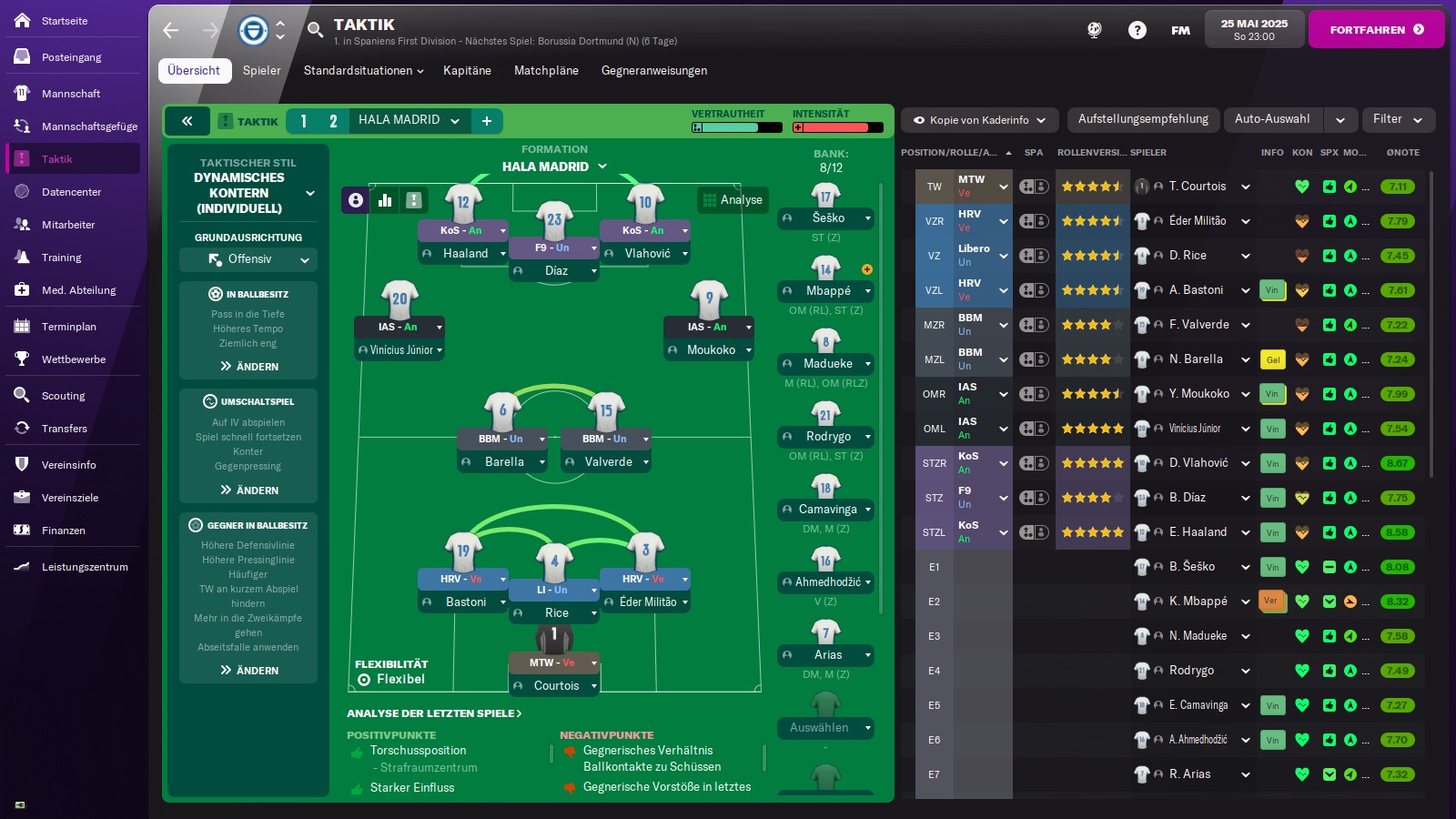This screenshot has height=819, width=1456.
Task: Open Posteingang in the sidebar
Action: [71, 57]
